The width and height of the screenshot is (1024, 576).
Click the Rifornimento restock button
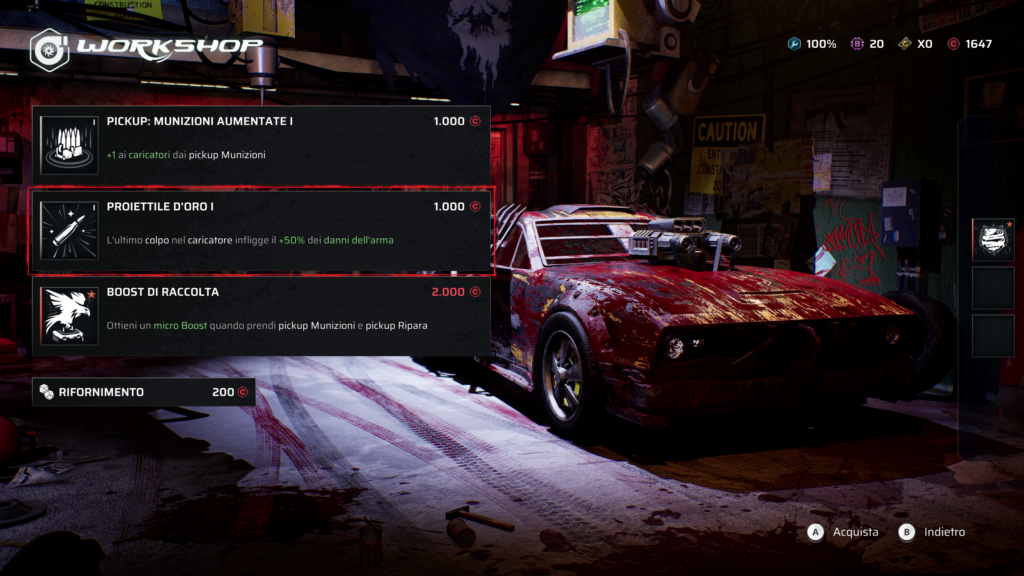click(143, 392)
